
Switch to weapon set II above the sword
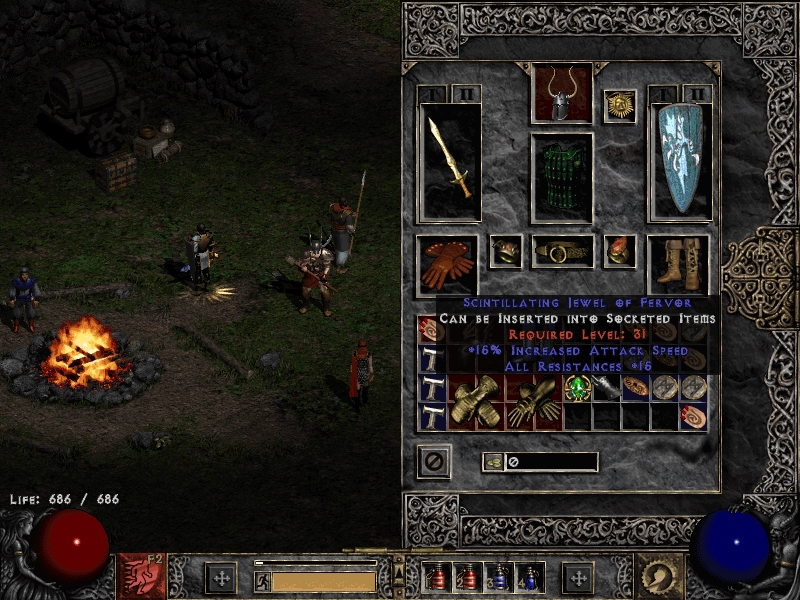(x=466, y=94)
